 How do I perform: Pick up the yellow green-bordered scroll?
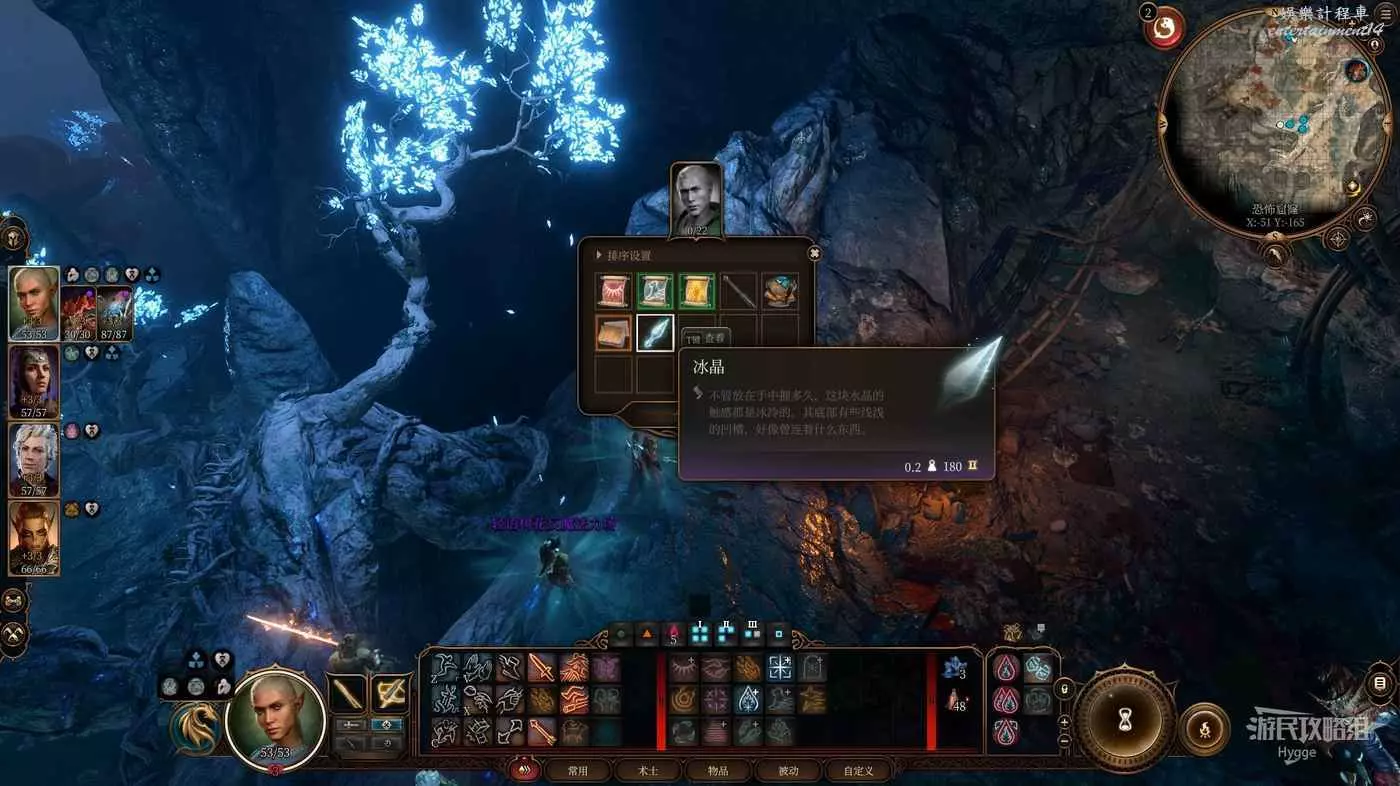(x=697, y=291)
